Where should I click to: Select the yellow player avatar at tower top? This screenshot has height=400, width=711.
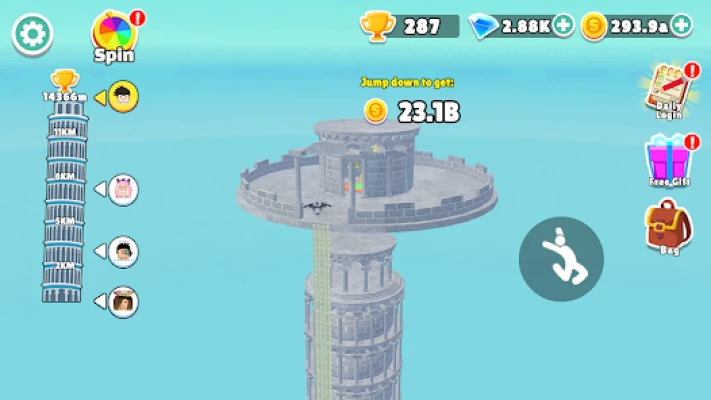click(123, 97)
